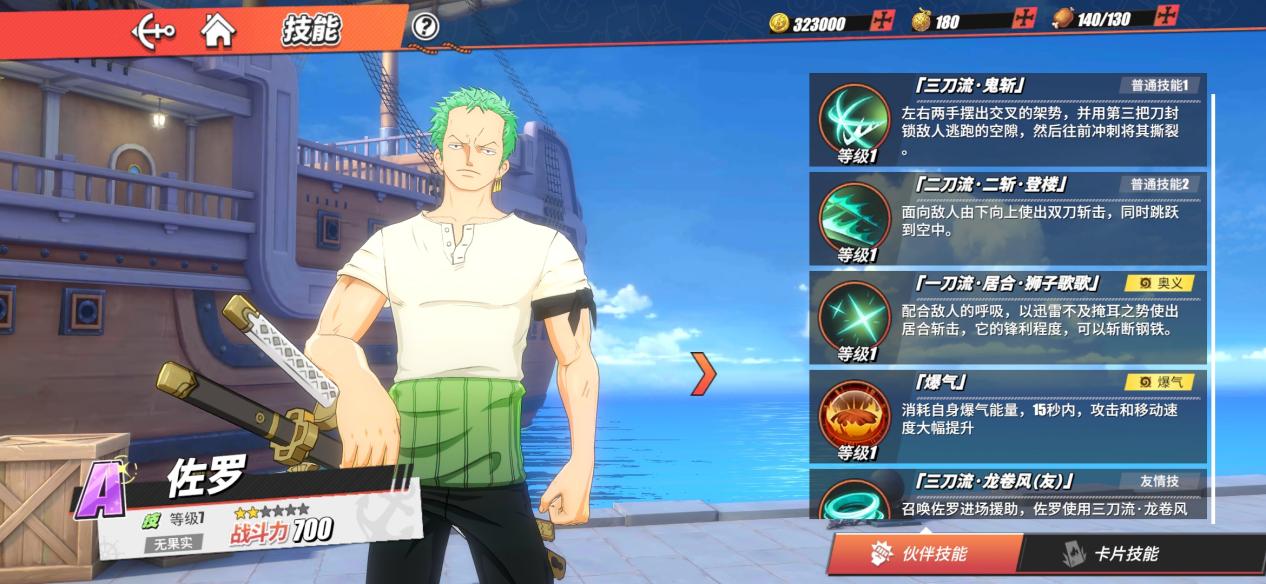1266x584 pixels.
Task: Click the orange arrow beside the skill panel
Action: (x=705, y=372)
